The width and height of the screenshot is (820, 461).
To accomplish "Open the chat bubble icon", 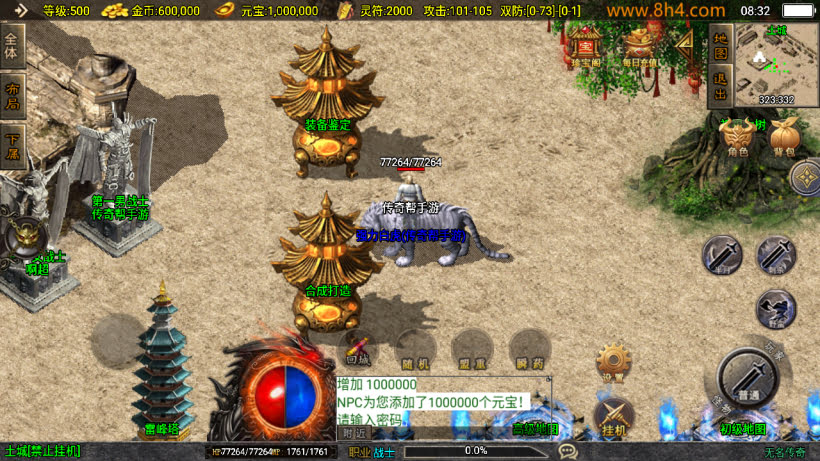I will (567, 451).
